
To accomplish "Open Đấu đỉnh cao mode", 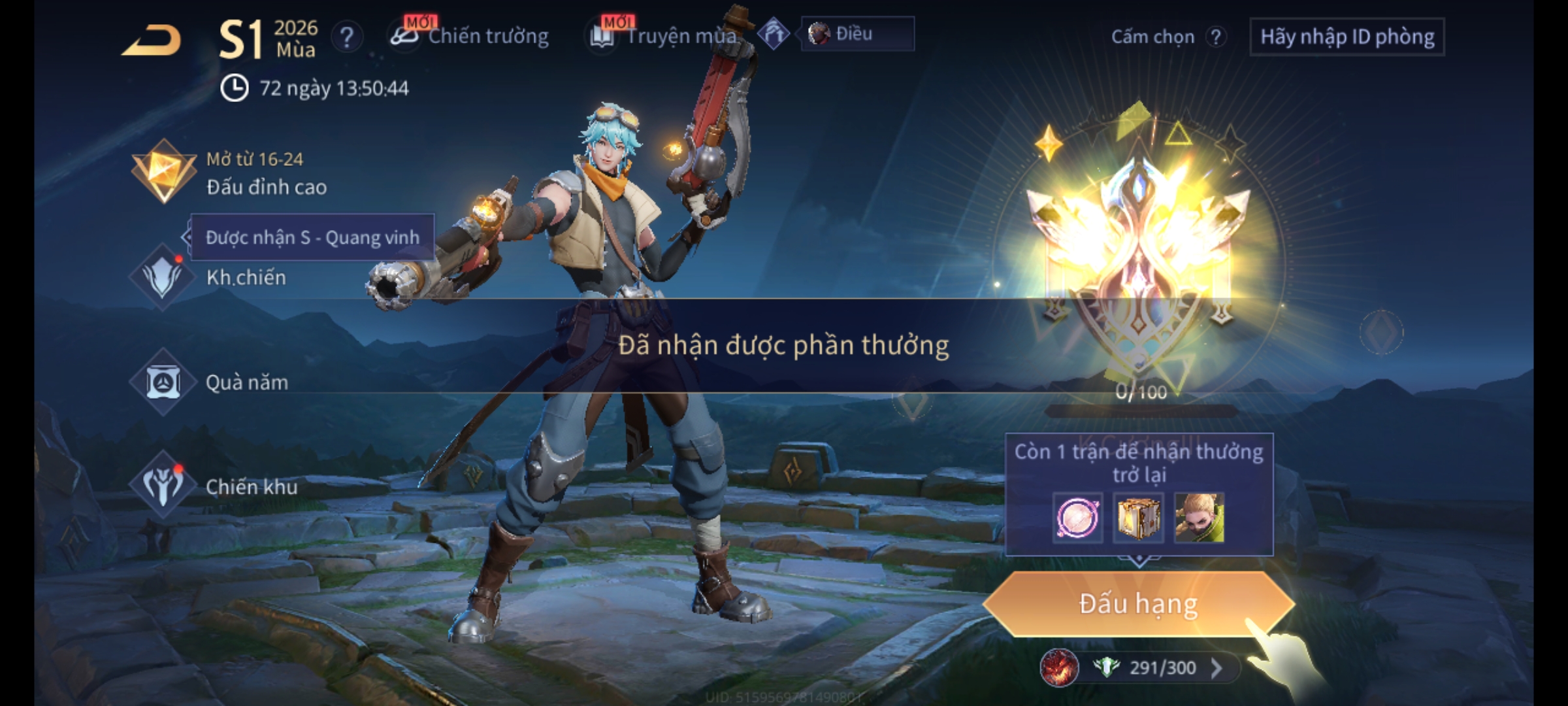I will pyautogui.click(x=229, y=173).
